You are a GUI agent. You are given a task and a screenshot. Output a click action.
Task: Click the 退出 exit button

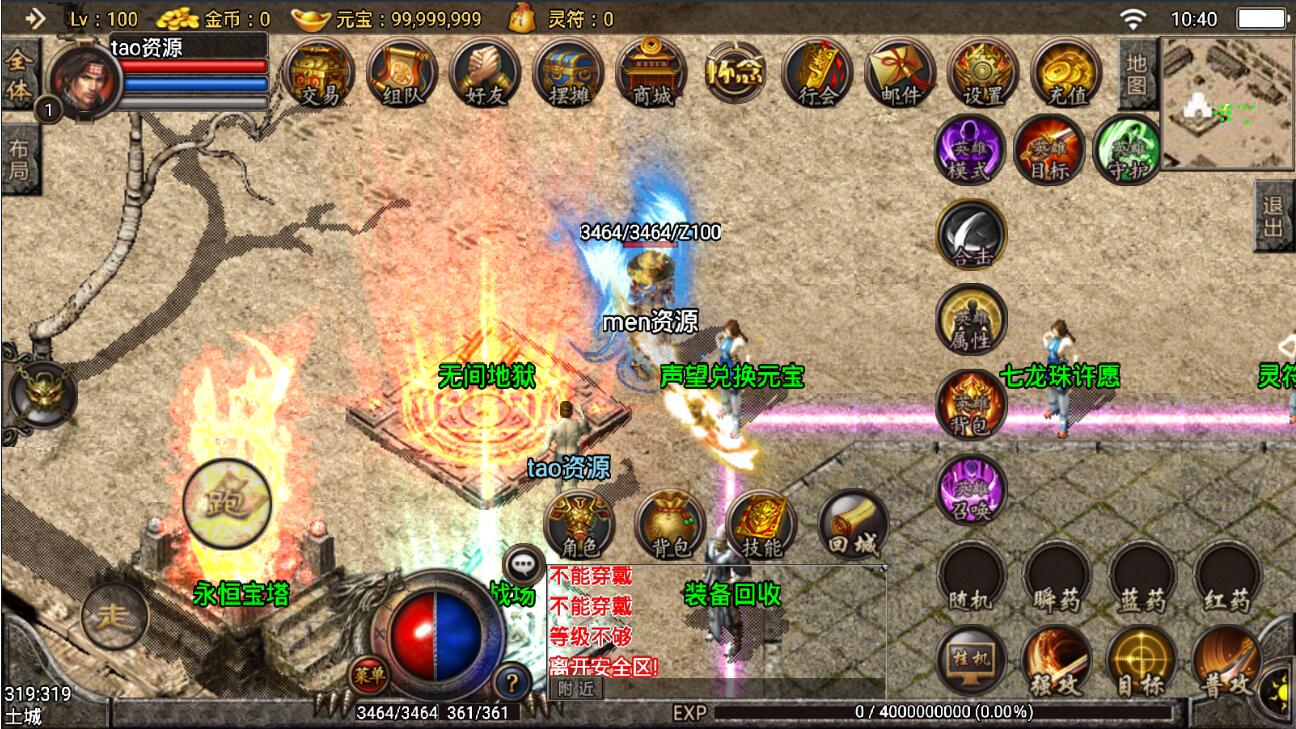click(x=1274, y=216)
